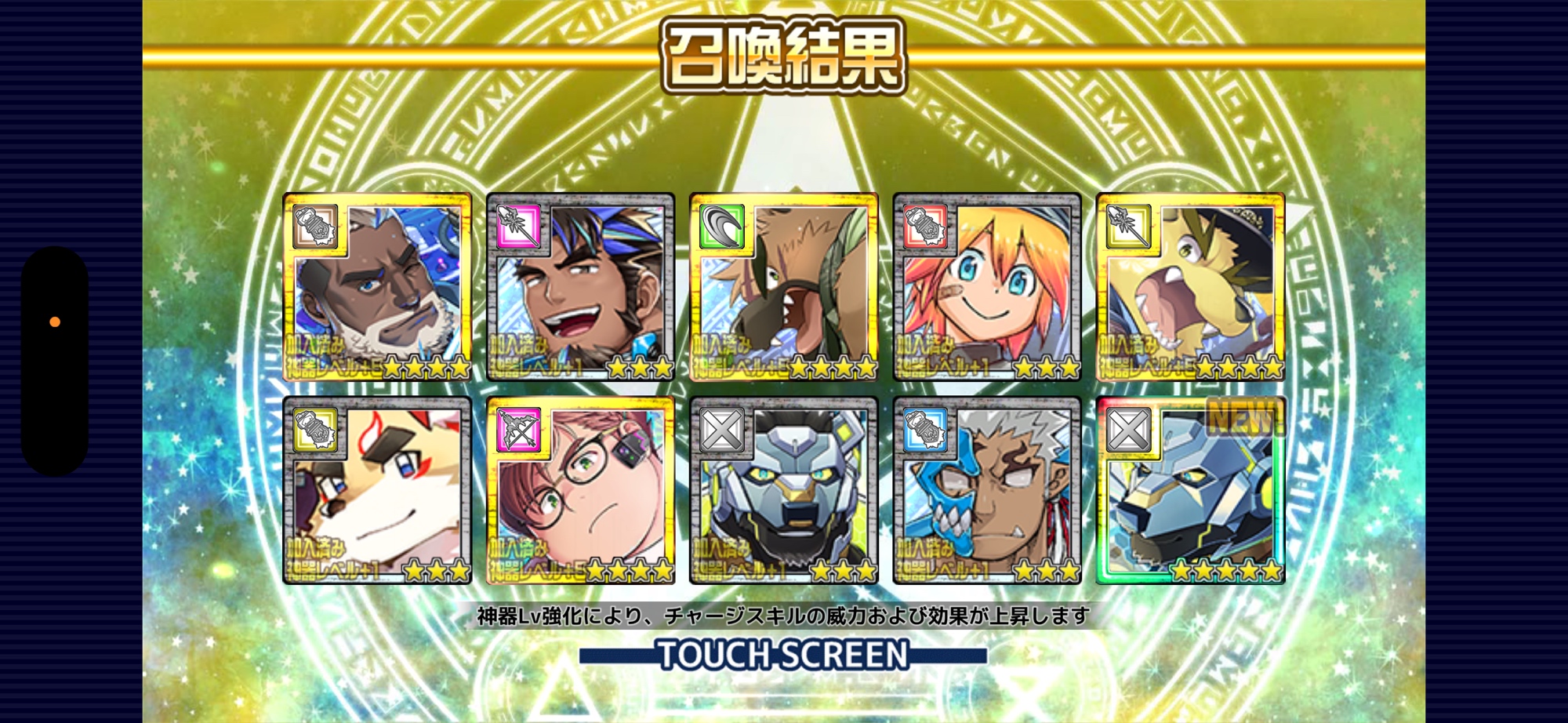Pick the orange-haired smiling kid card
Screen dimensions: 1568x723
coord(987,287)
